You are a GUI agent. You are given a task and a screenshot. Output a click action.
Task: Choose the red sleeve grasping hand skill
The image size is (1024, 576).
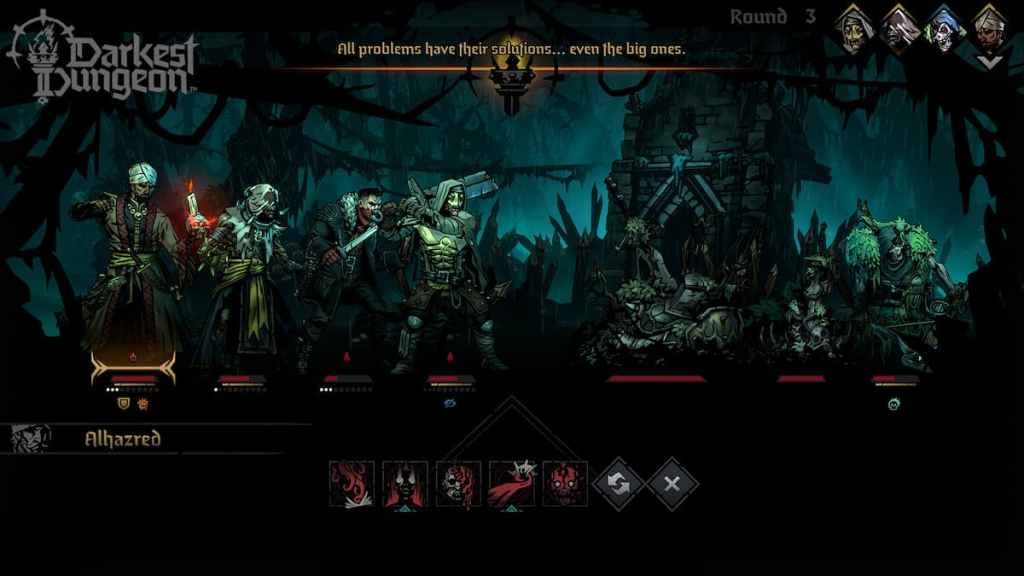click(512, 484)
